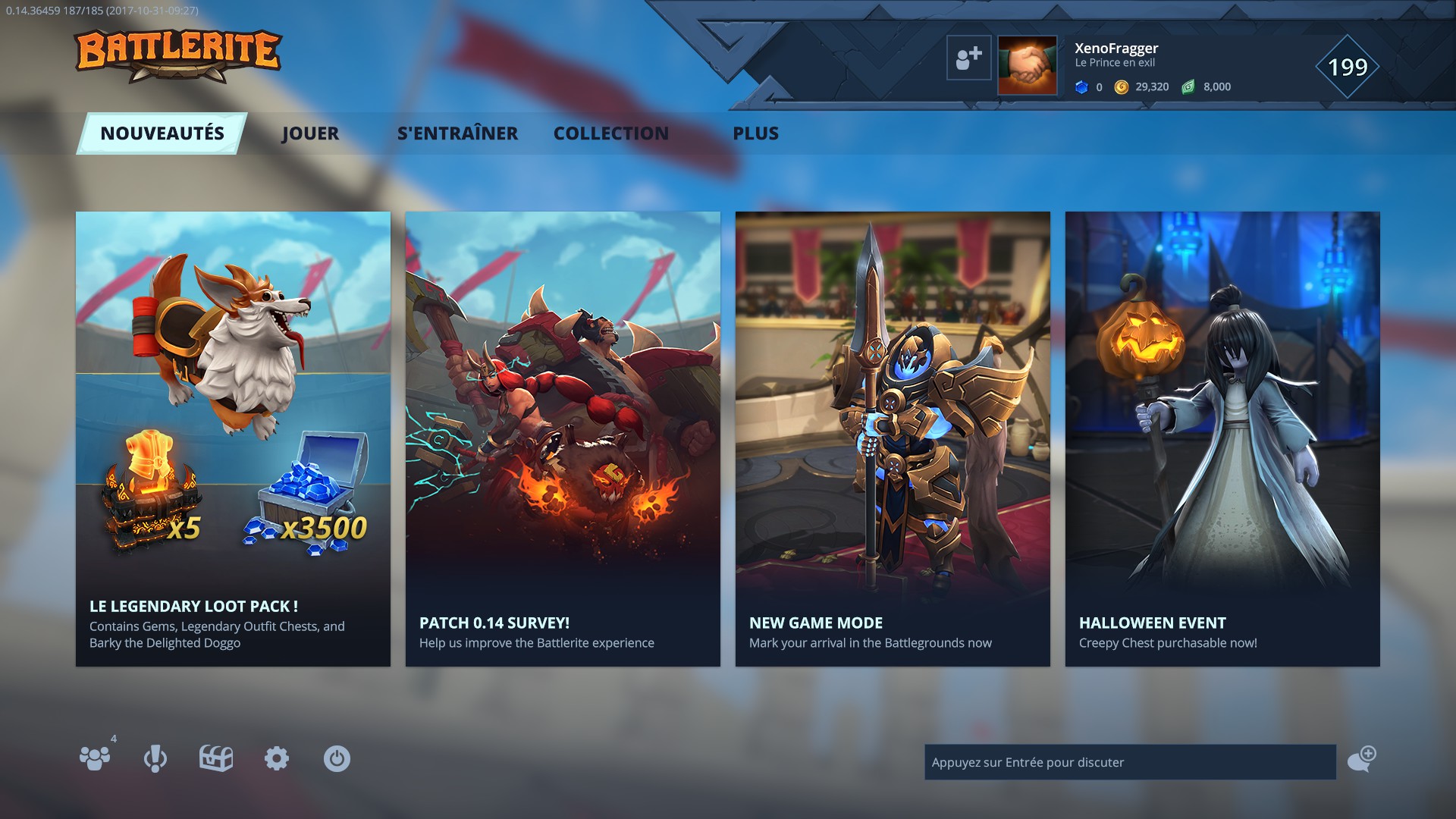This screenshot has height=819, width=1456.
Task: Open the Legendary Loot Pack offer
Action: (x=232, y=440)
